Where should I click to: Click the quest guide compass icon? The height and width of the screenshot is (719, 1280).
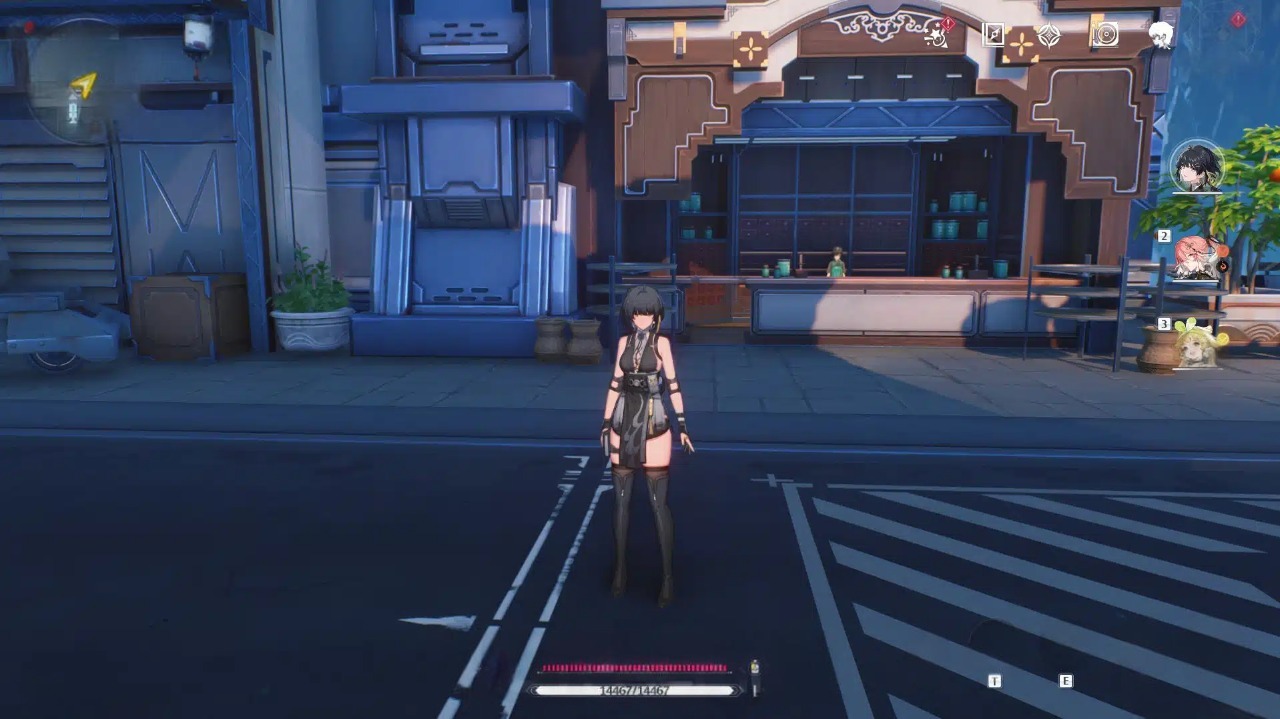[993, 35]
